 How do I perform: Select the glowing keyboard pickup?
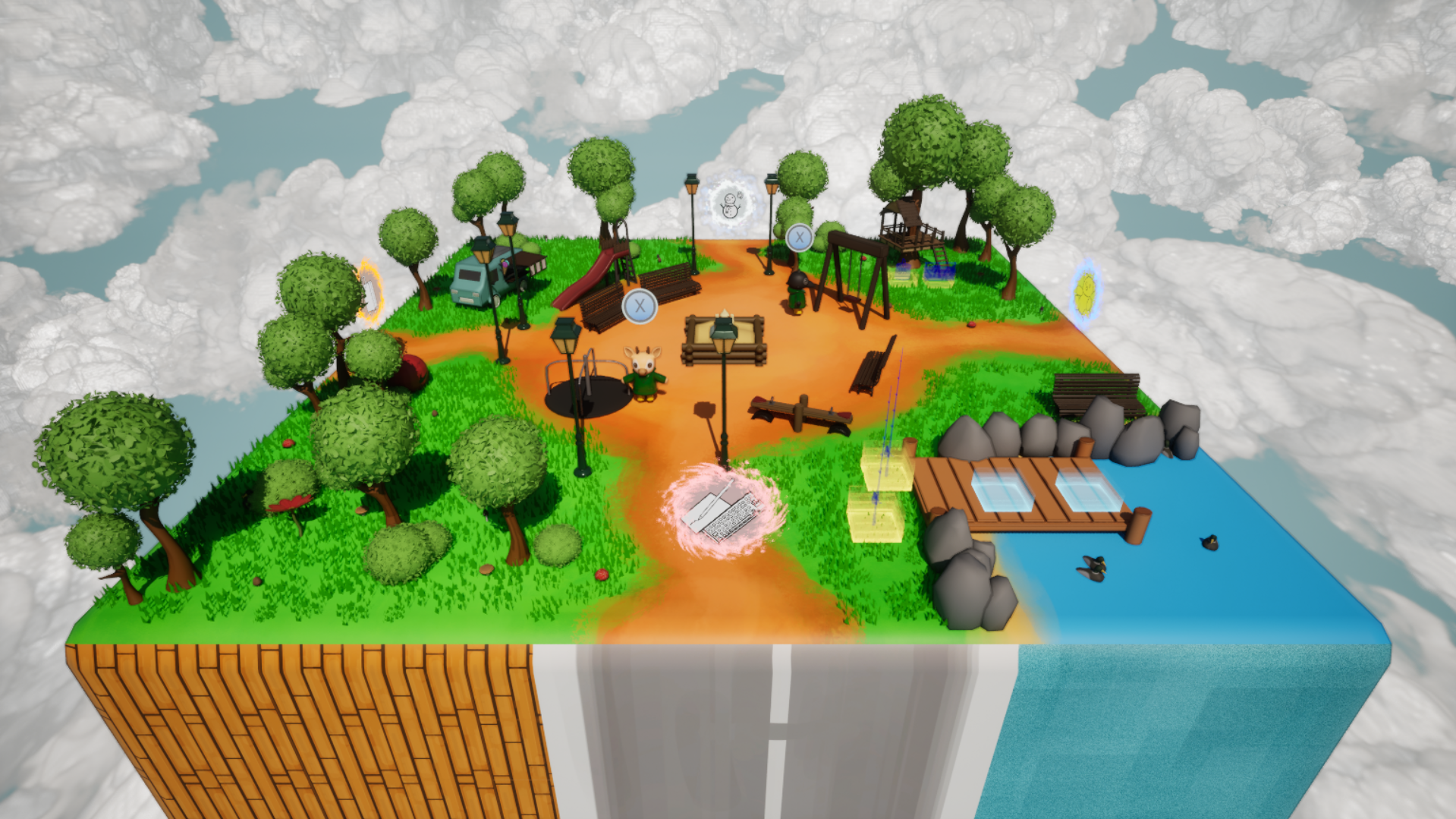[721, 514]
